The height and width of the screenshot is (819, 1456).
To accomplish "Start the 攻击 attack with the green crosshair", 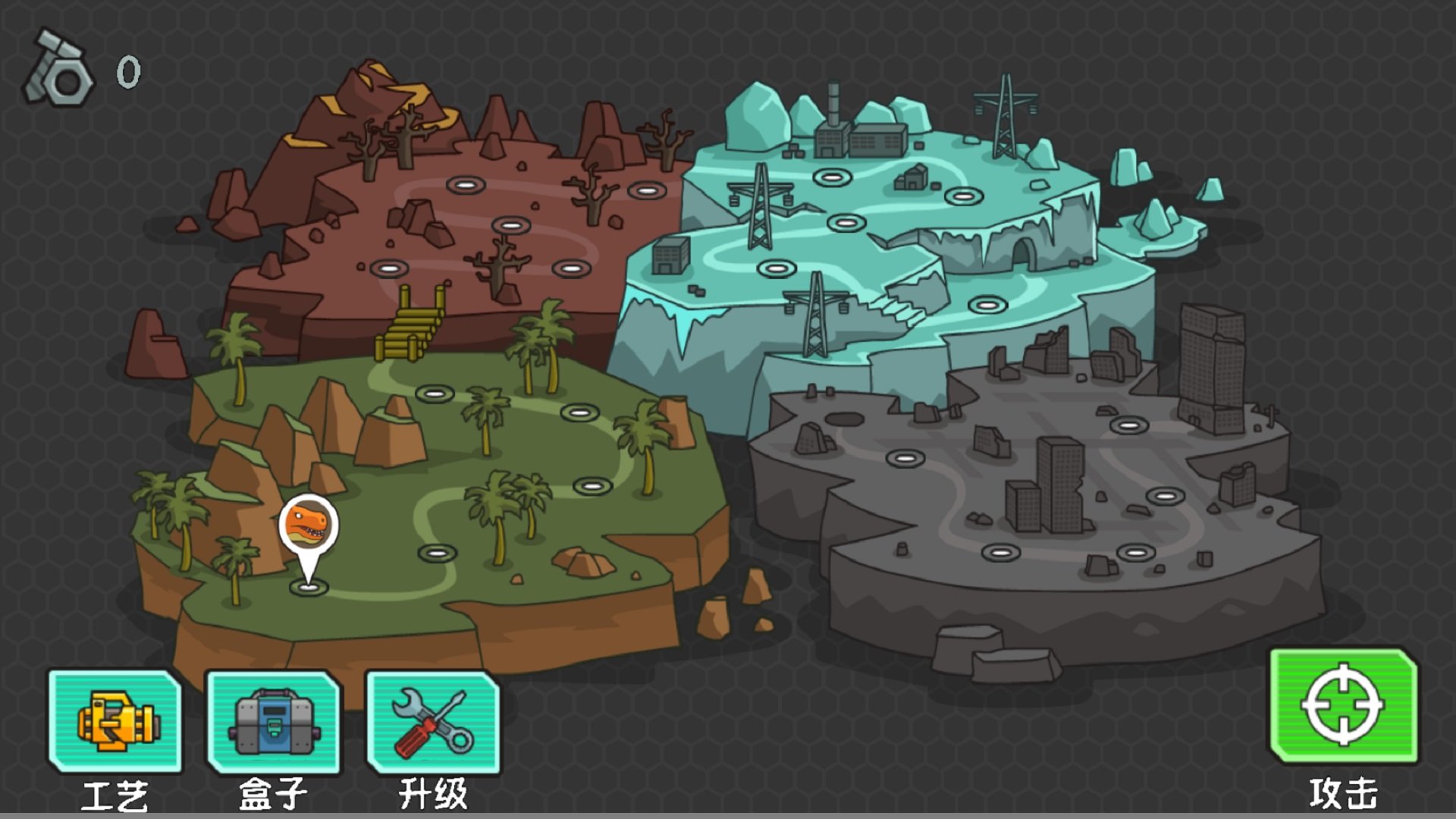I will coord(1343,706).
